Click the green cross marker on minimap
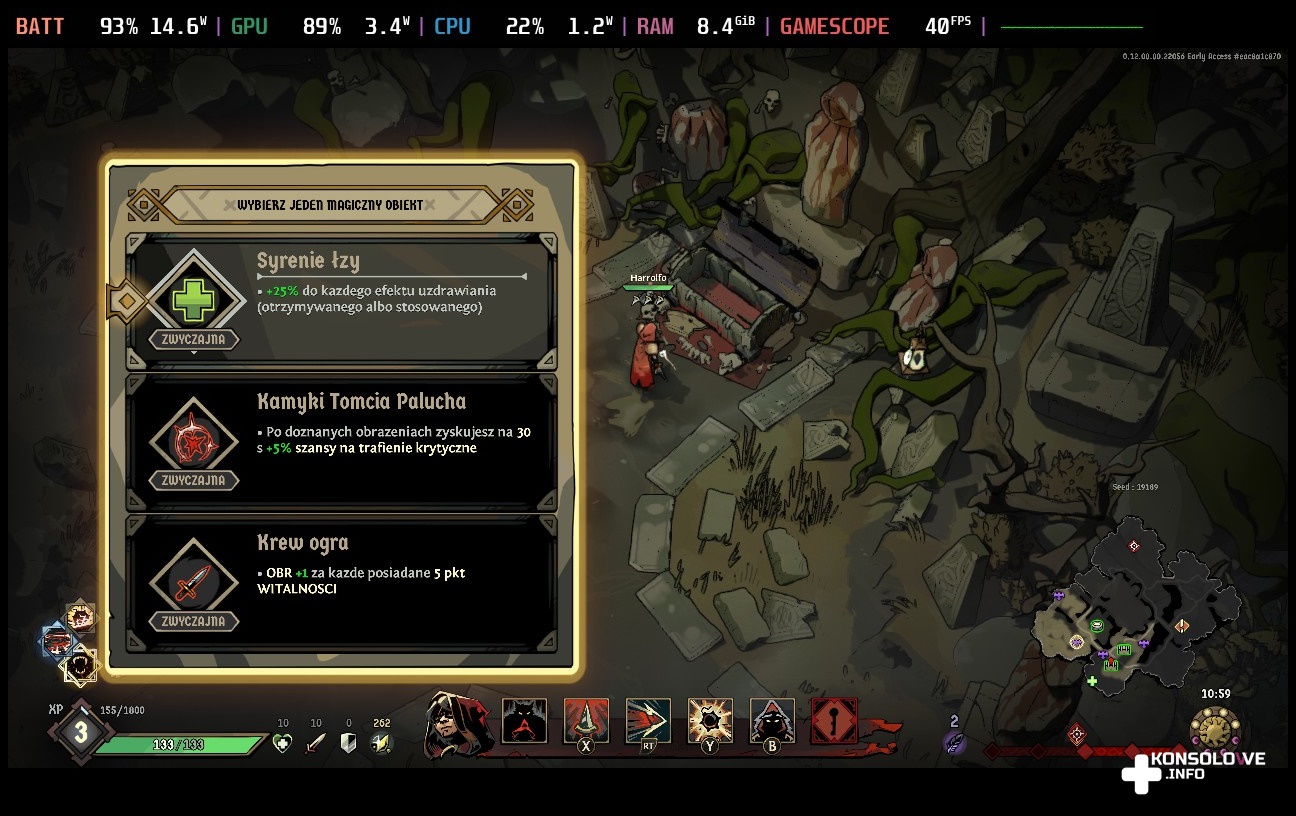Viewport: 1296px width, 816px height. pyautogui.click(x=1092, y=682)
